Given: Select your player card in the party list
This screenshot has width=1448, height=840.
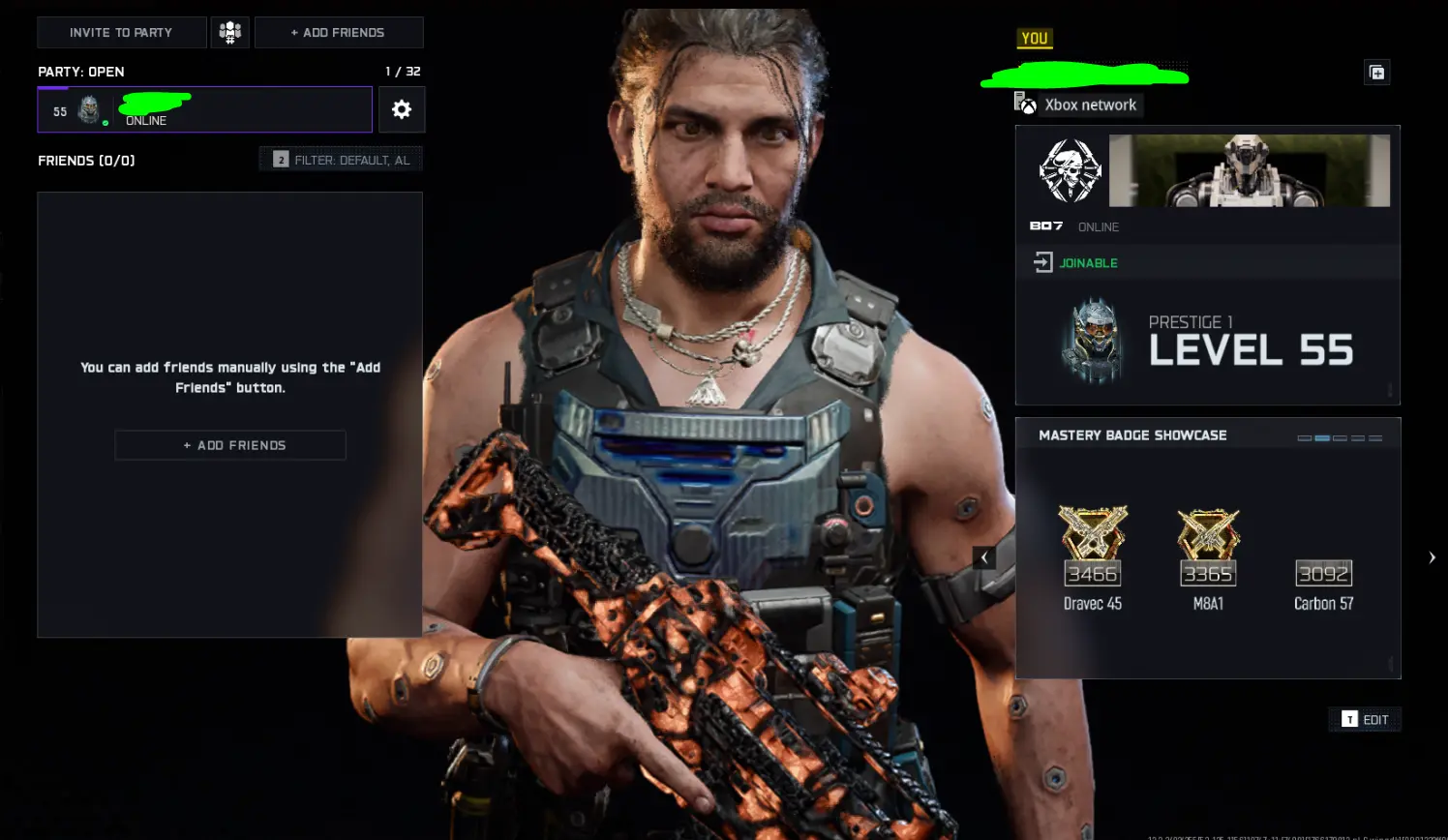Looking at the screenshot, I should tap(204, 109).
